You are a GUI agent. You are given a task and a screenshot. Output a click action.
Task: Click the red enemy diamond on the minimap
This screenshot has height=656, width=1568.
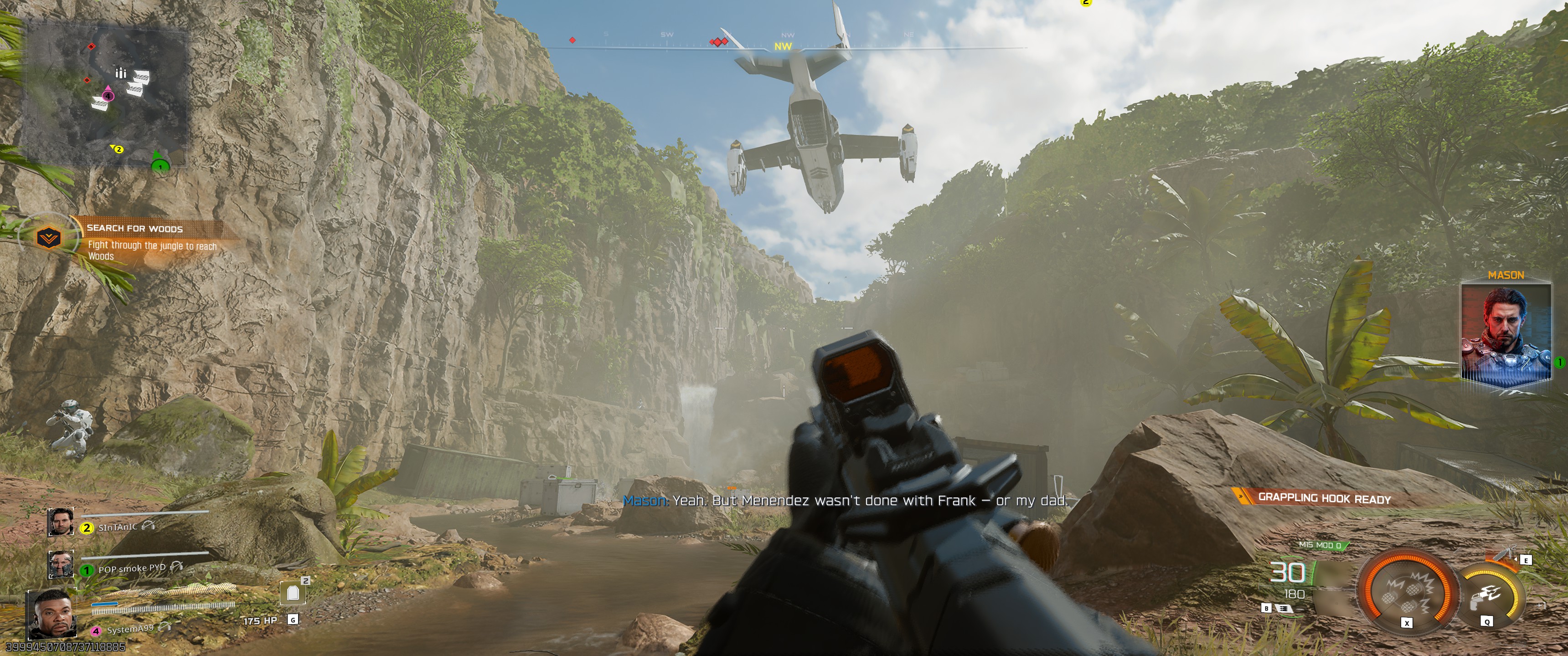point(91,46)
